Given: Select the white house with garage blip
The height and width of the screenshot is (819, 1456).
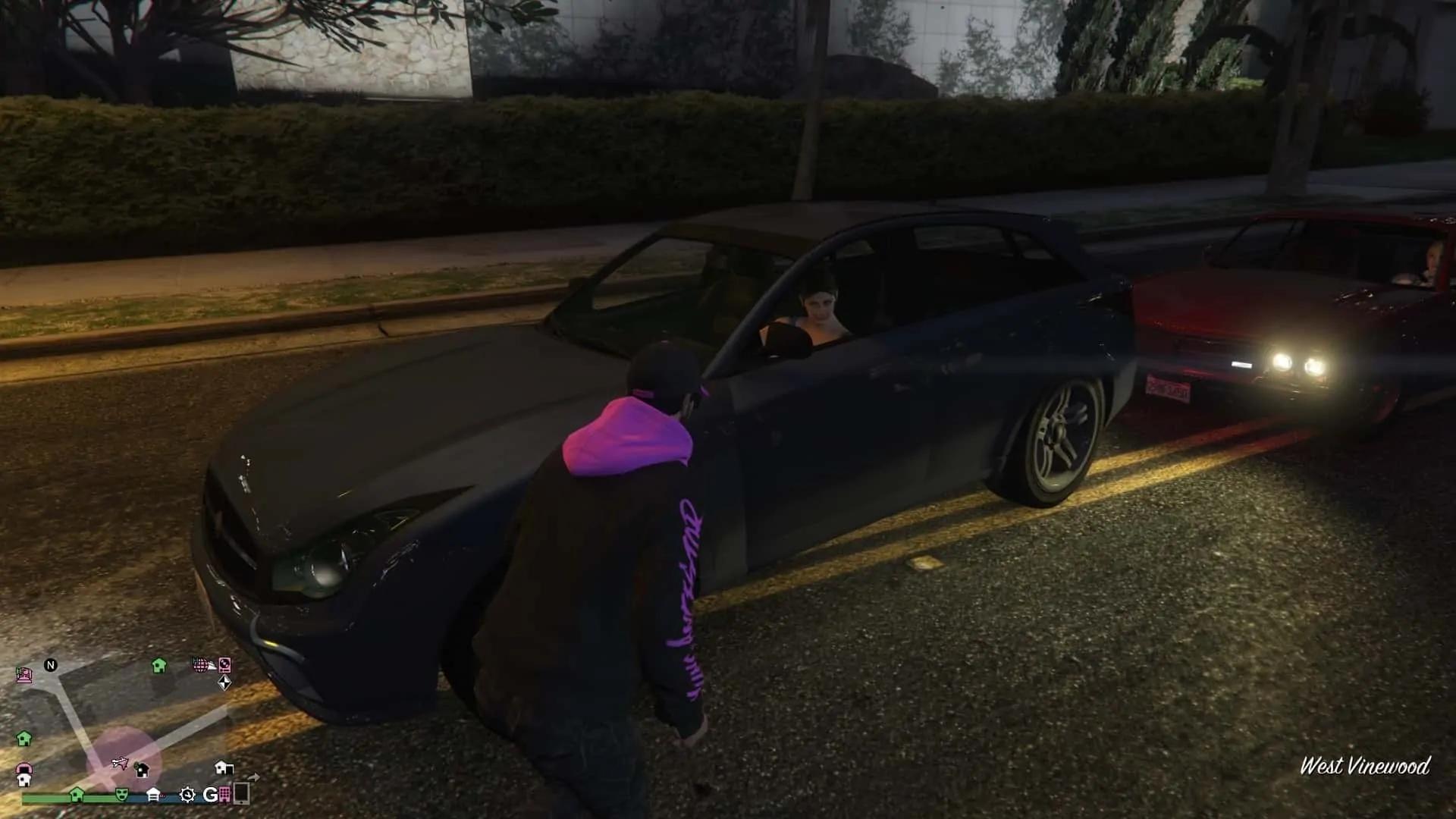Looking at the screenshot, I should (x=224, y=767).
